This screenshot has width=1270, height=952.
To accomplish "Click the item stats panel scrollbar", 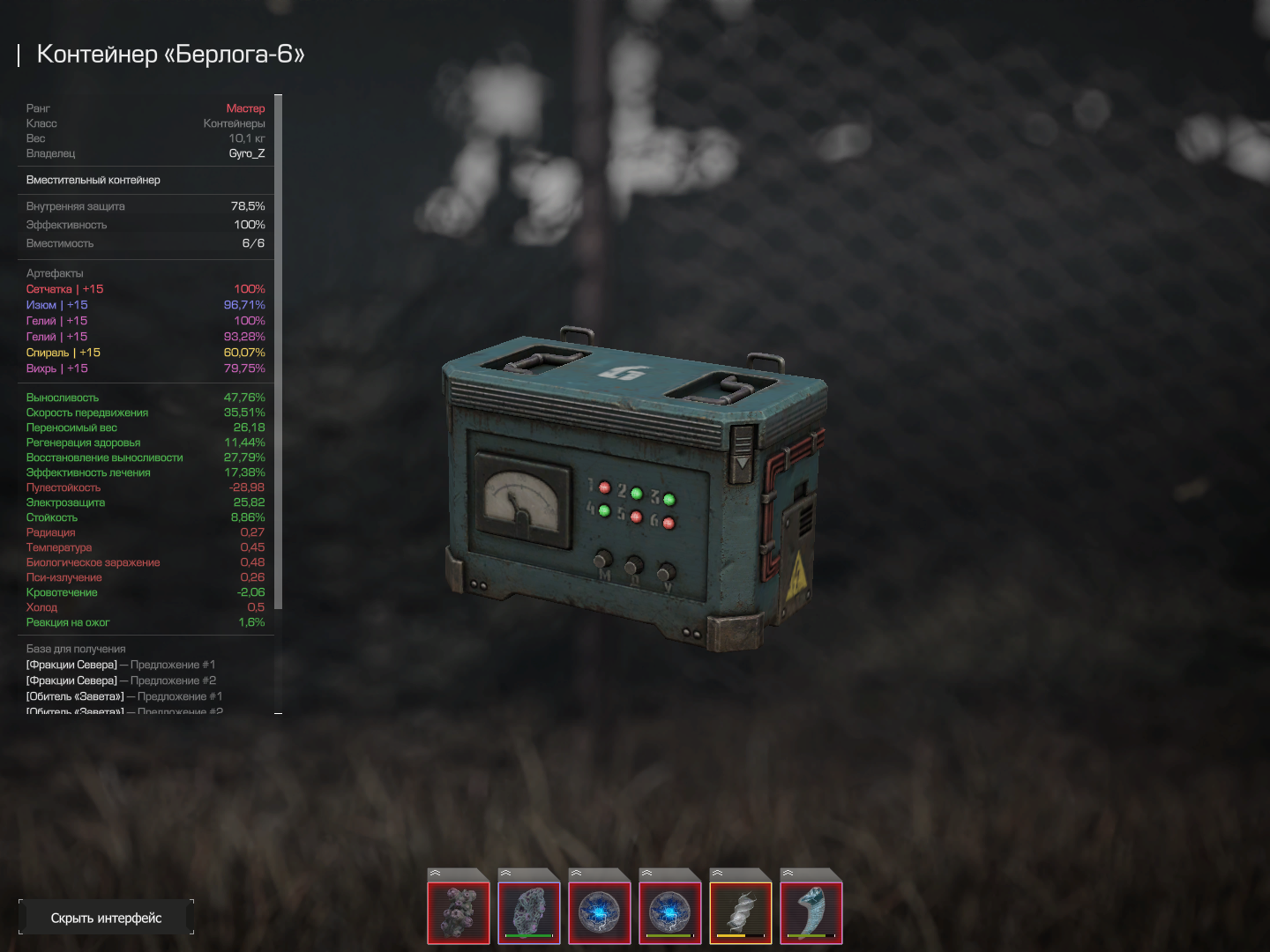I will coord(279,353).
